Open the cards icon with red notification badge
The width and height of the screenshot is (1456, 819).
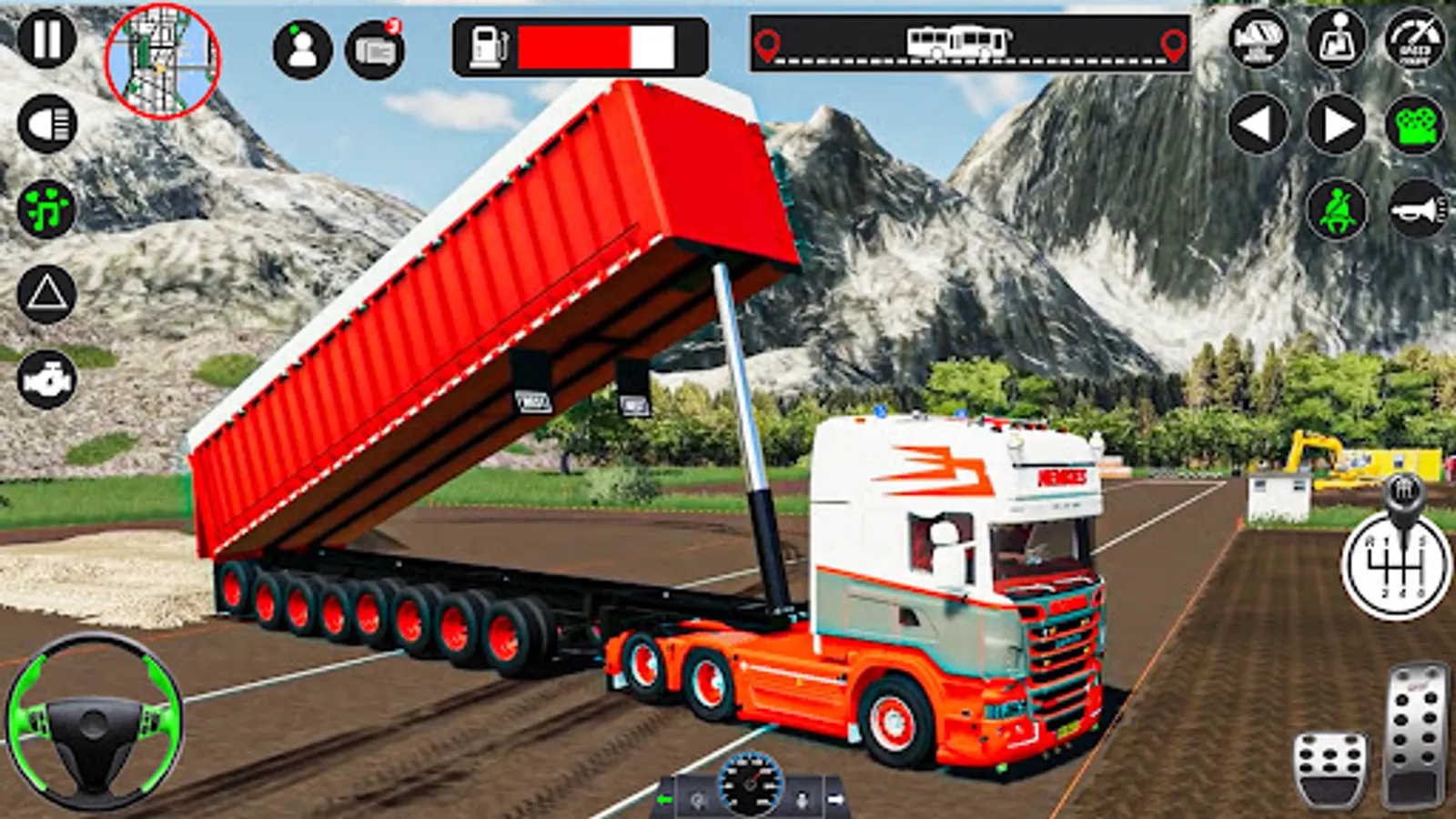375,50
